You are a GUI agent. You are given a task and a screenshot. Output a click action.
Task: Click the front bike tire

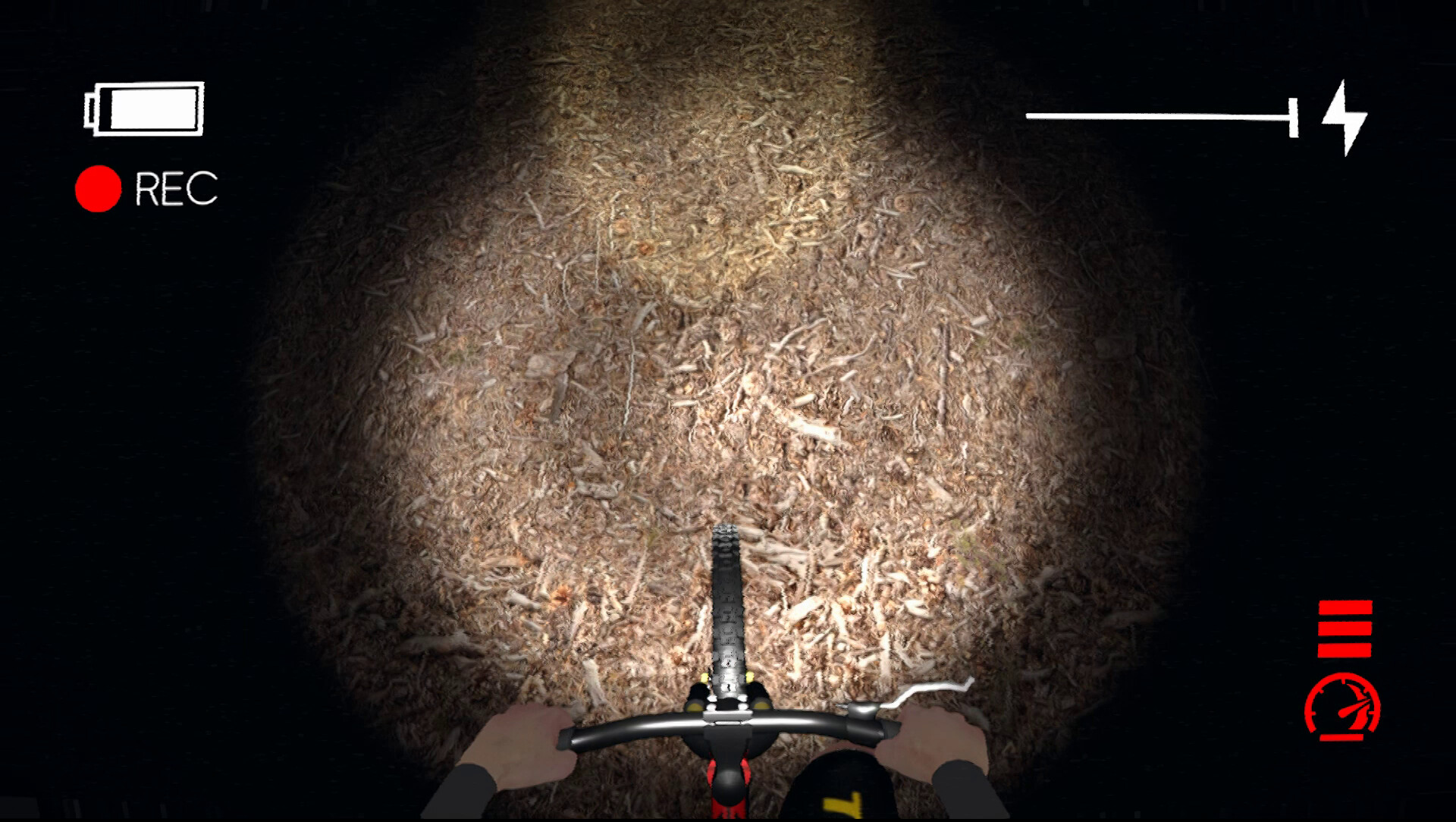pos(728,599)
